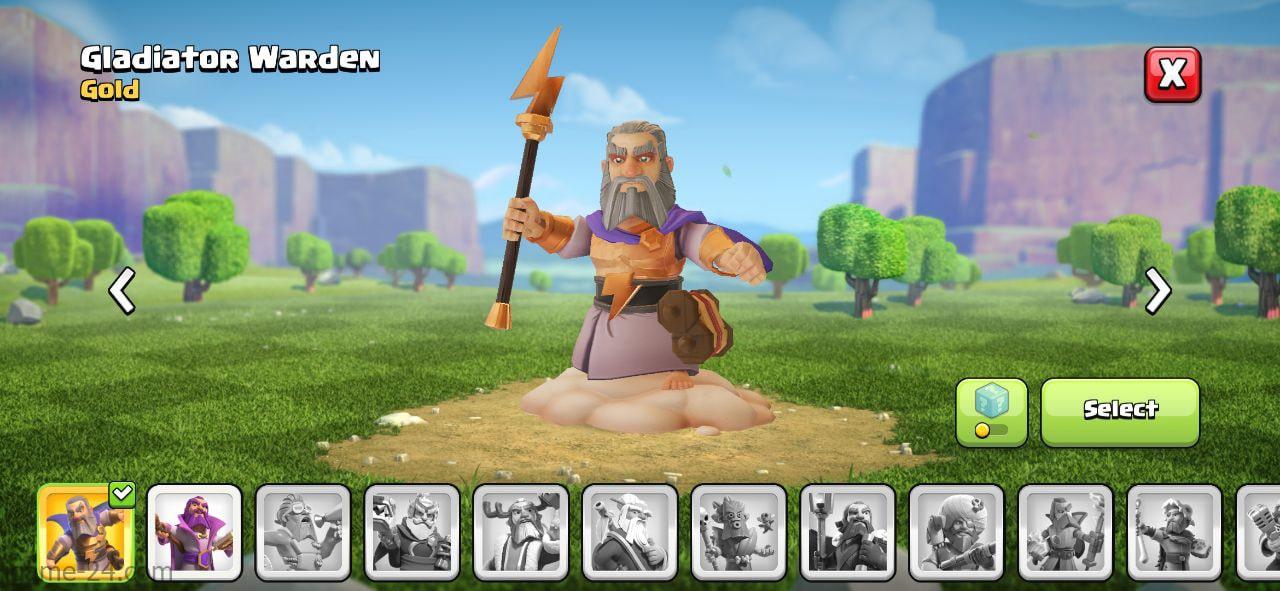This screenshot has width=1280, height=591.
Task: Select the locked Warden skin holding a lantern staff
Action: [847, 532]
